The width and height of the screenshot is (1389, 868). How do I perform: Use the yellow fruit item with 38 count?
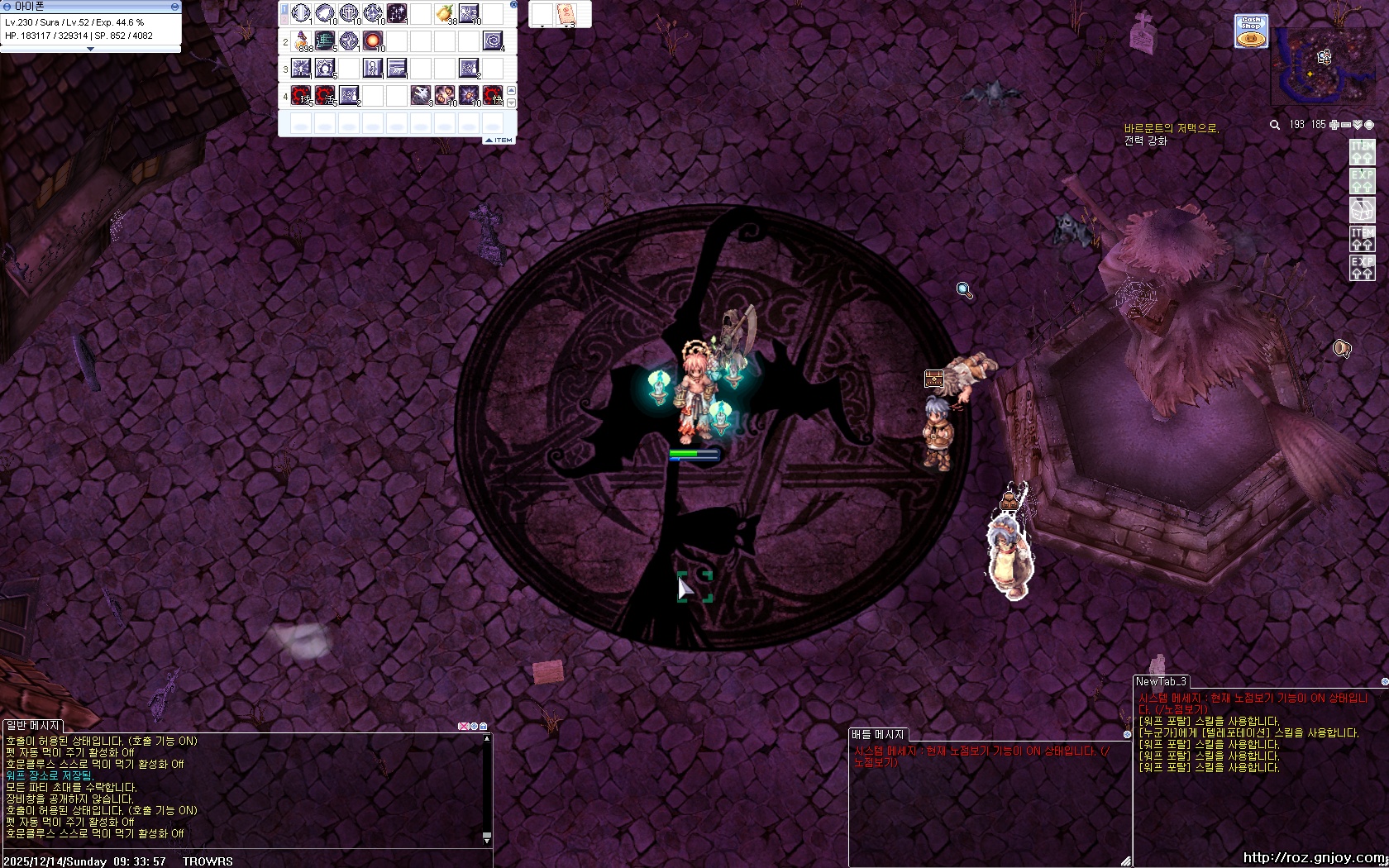pyautogui.click(x=445, y=13)
